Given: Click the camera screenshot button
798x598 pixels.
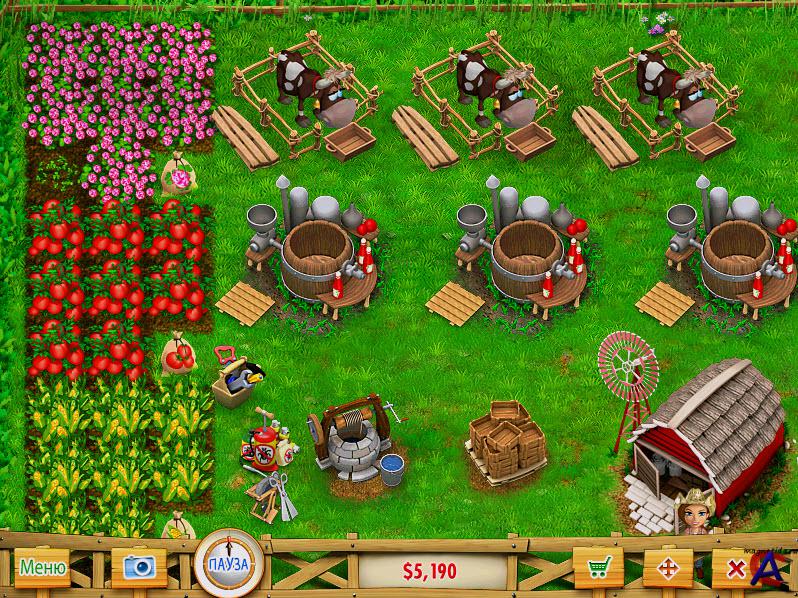Looking at the screenshot, I should [x=138, y=567].
